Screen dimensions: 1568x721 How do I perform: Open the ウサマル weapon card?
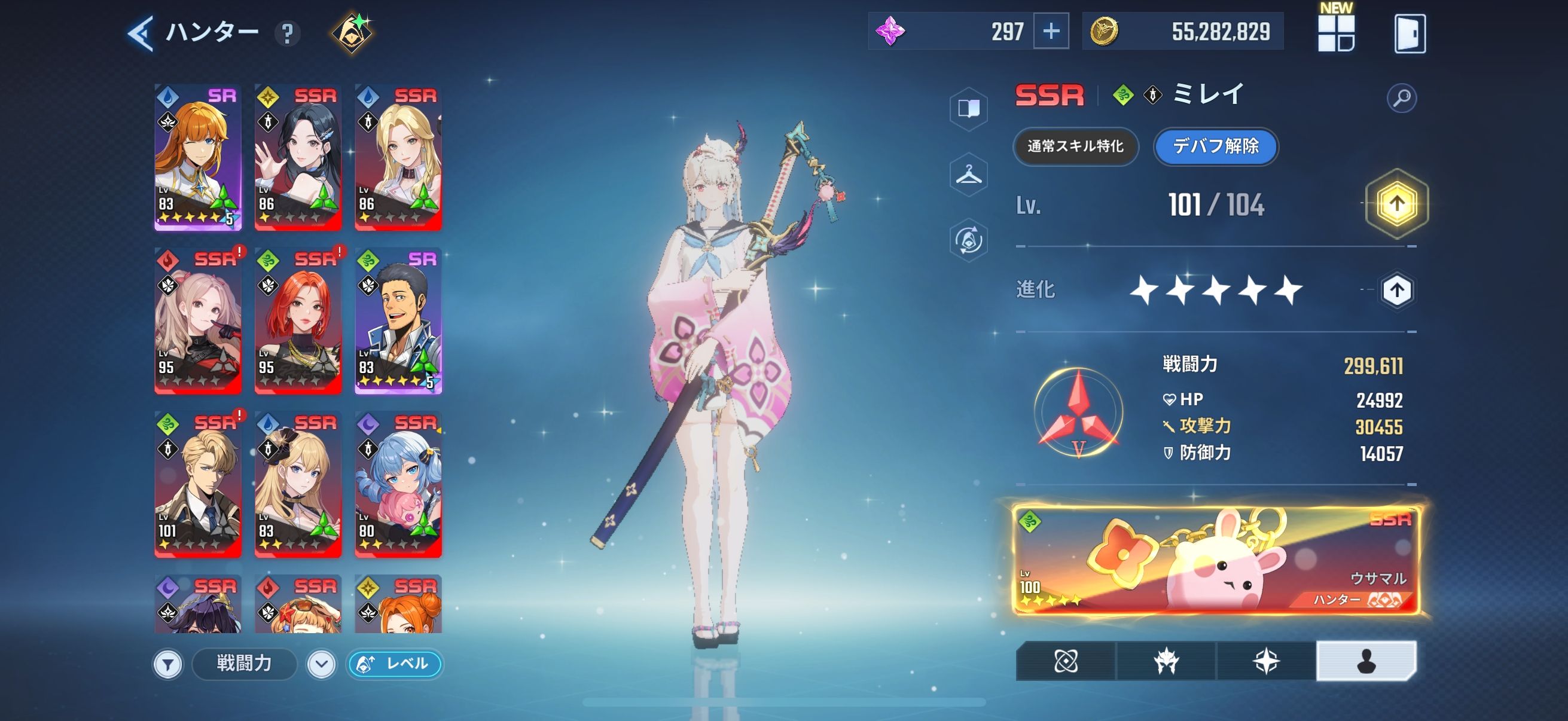point(1216,561)
